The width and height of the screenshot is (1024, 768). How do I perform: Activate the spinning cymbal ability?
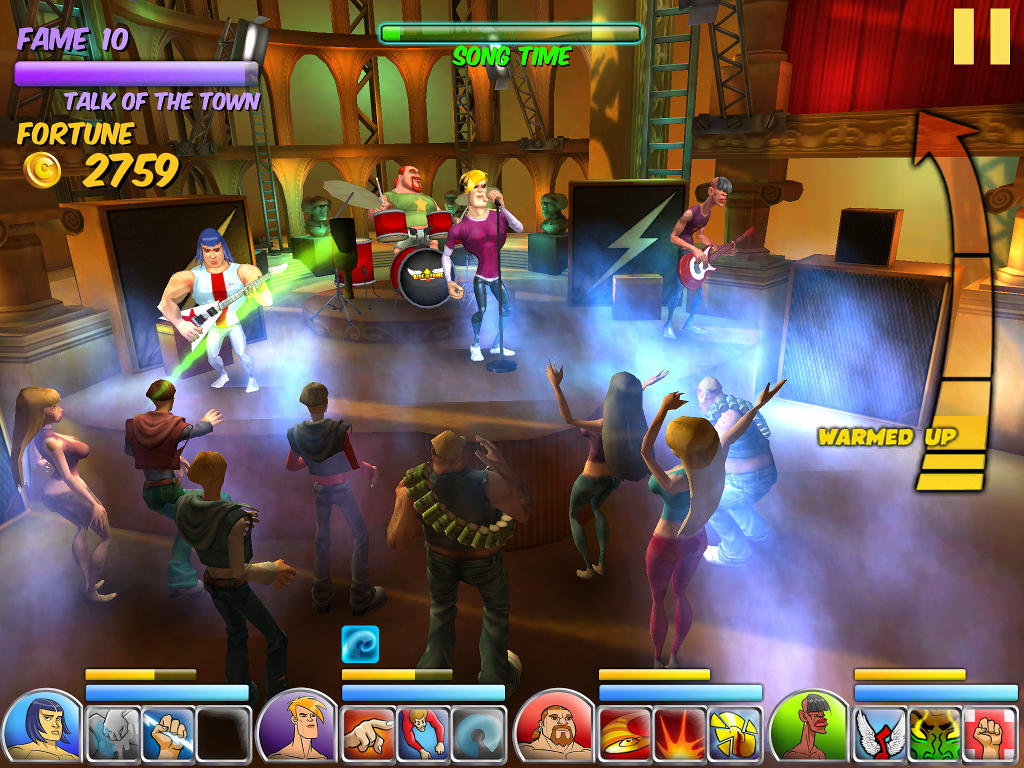pyautogui.click(x=624, y=734)
